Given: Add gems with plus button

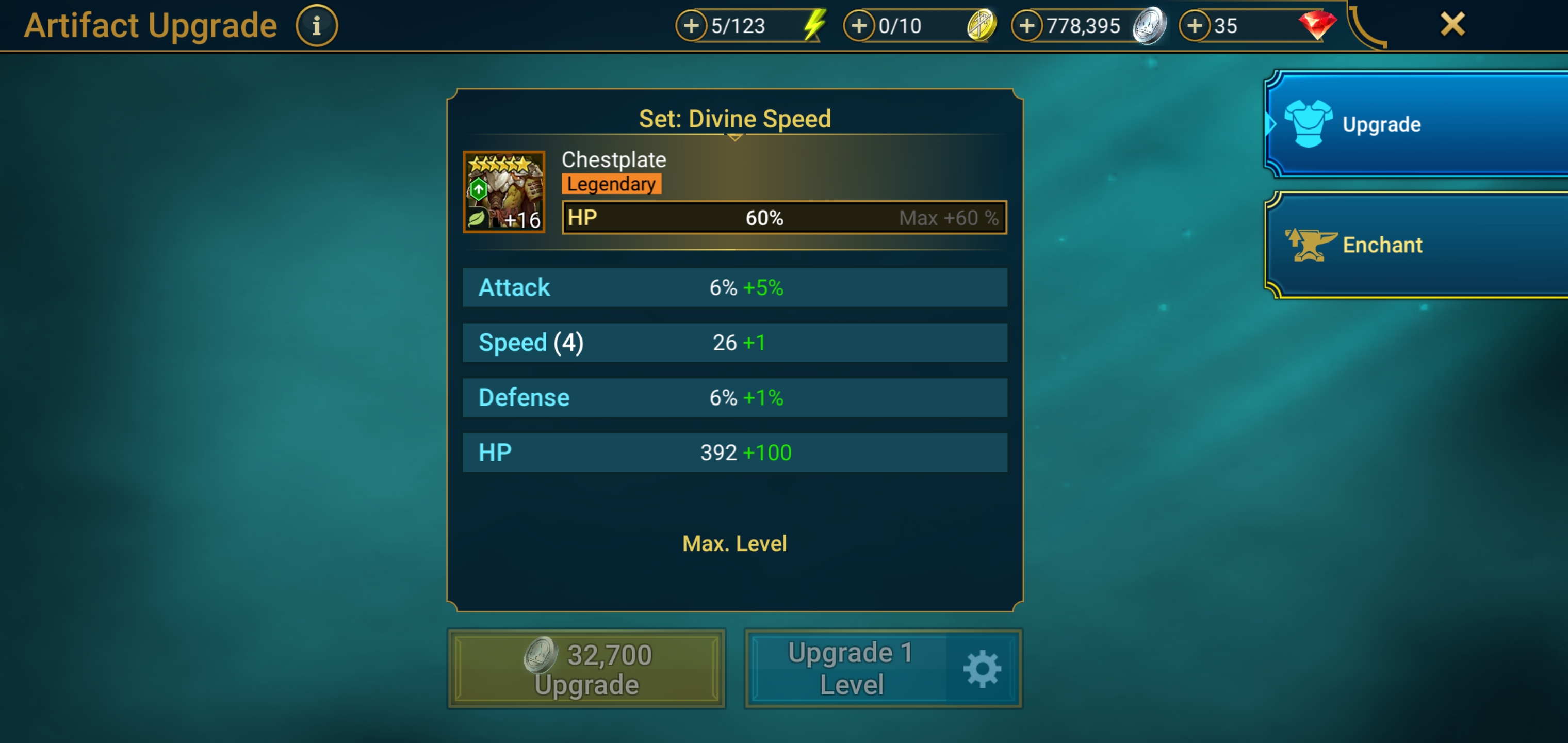Looking at the screenshot, I should [x=1195, y=26].
